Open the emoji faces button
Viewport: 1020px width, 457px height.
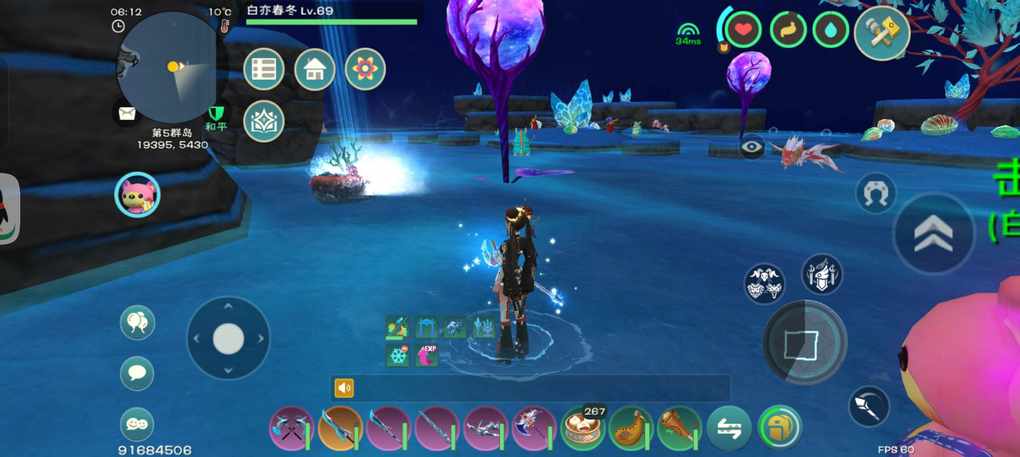tap(137, 423)
